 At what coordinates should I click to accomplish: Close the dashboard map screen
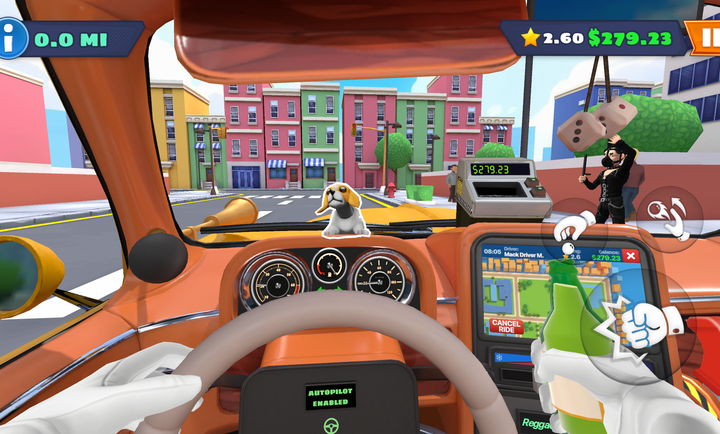(631, 256)
